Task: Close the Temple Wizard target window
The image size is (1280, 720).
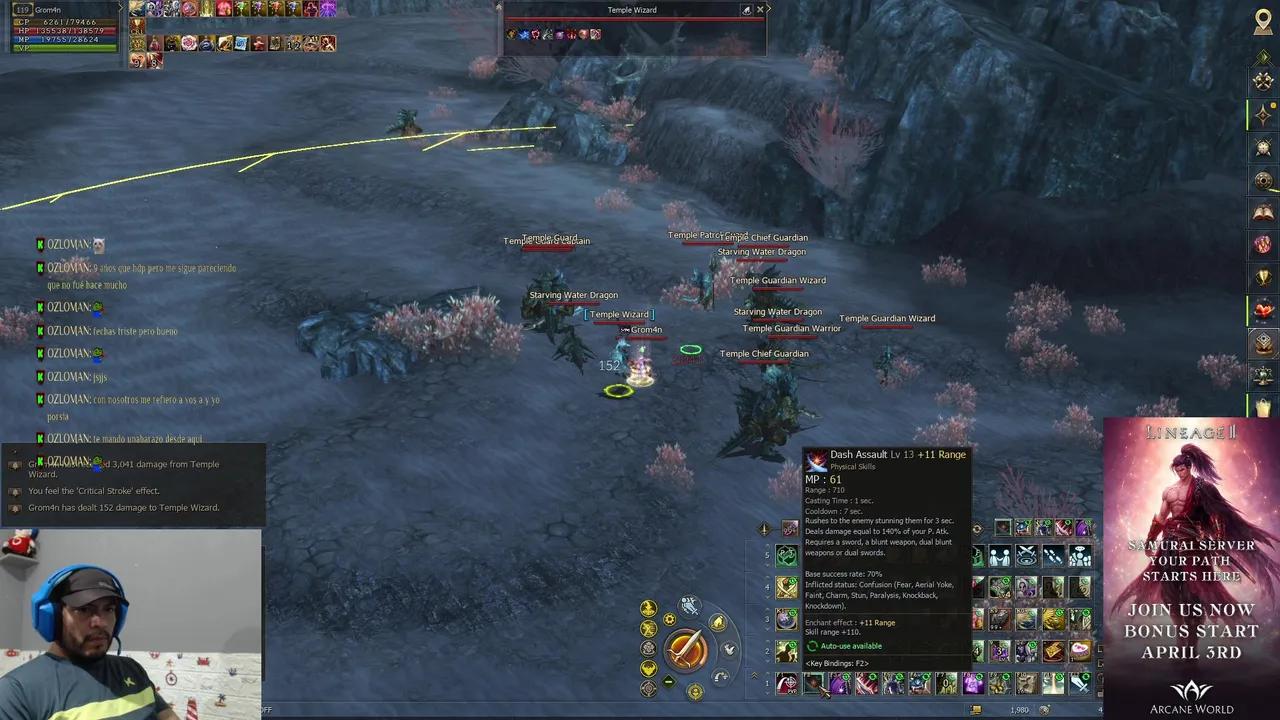Action: pyautogui.click(x=760, y=10)
